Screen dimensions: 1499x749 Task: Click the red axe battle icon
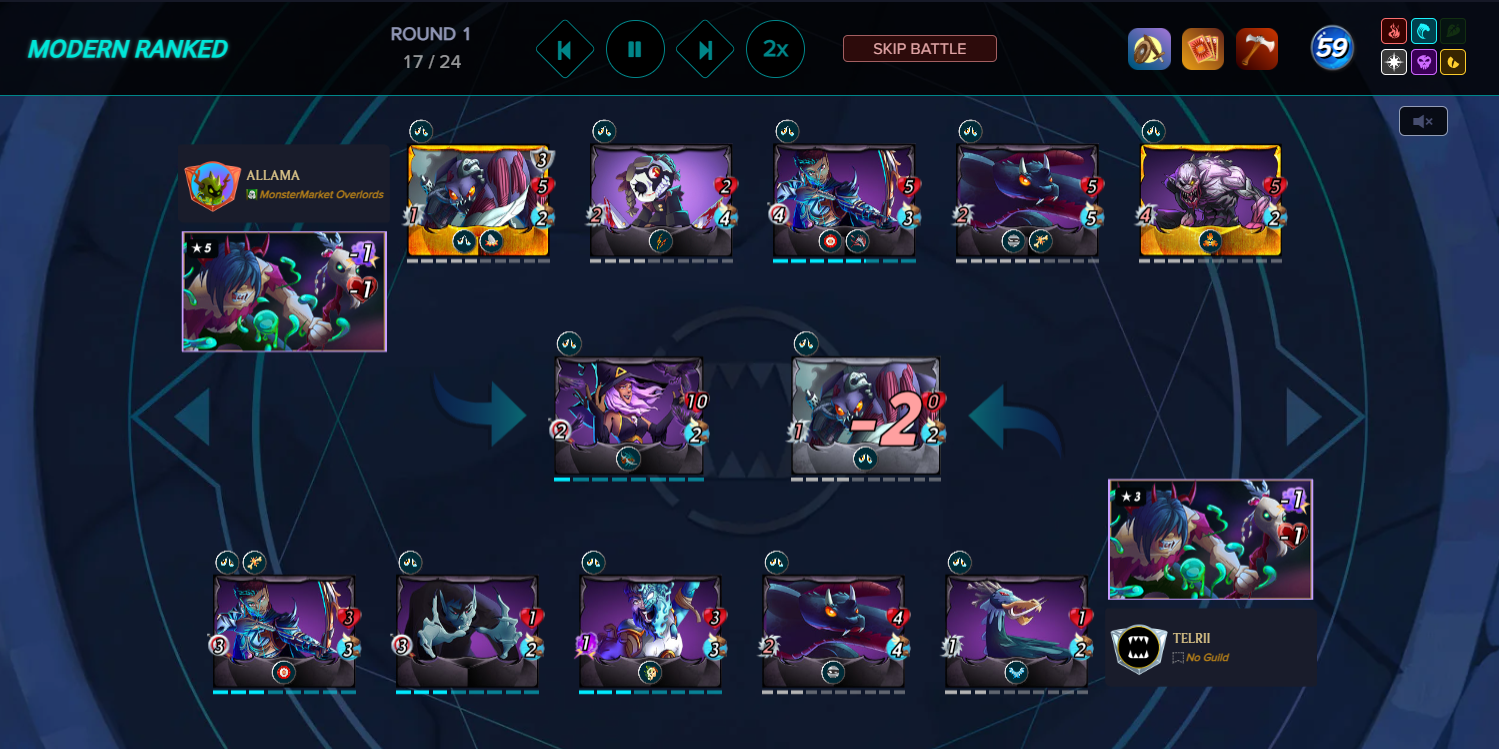point(1257,48)
